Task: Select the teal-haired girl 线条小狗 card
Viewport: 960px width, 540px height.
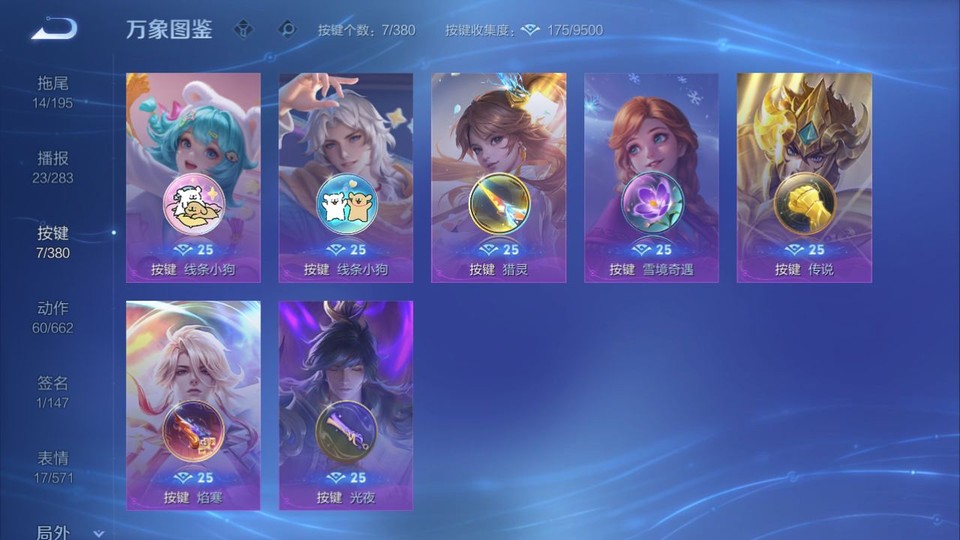Action: (193, 177)
